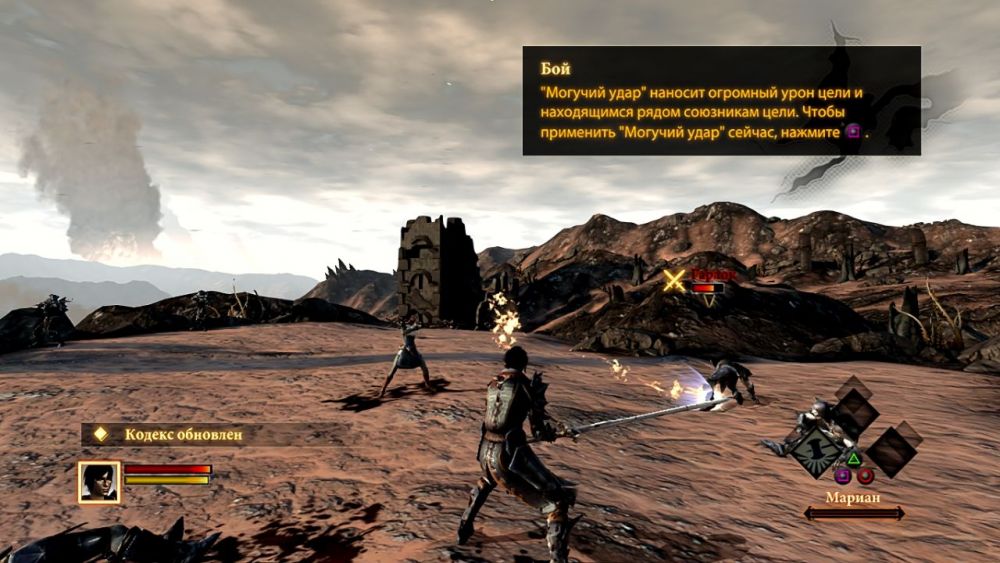Screen dimensions: 1000x563
Task: Click the "Бой" tutorial hint box
Action: pos(721,100)
